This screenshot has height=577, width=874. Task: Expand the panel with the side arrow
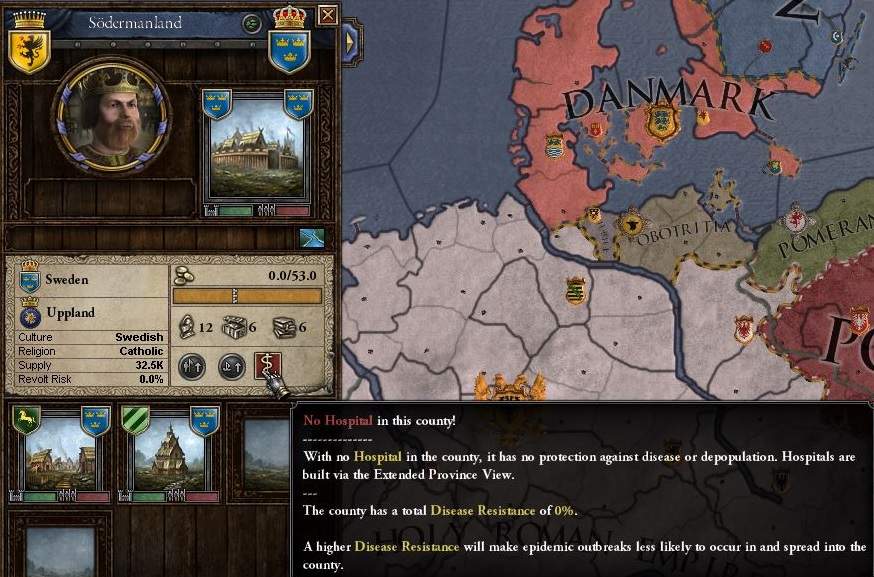[x=351, y=42]
